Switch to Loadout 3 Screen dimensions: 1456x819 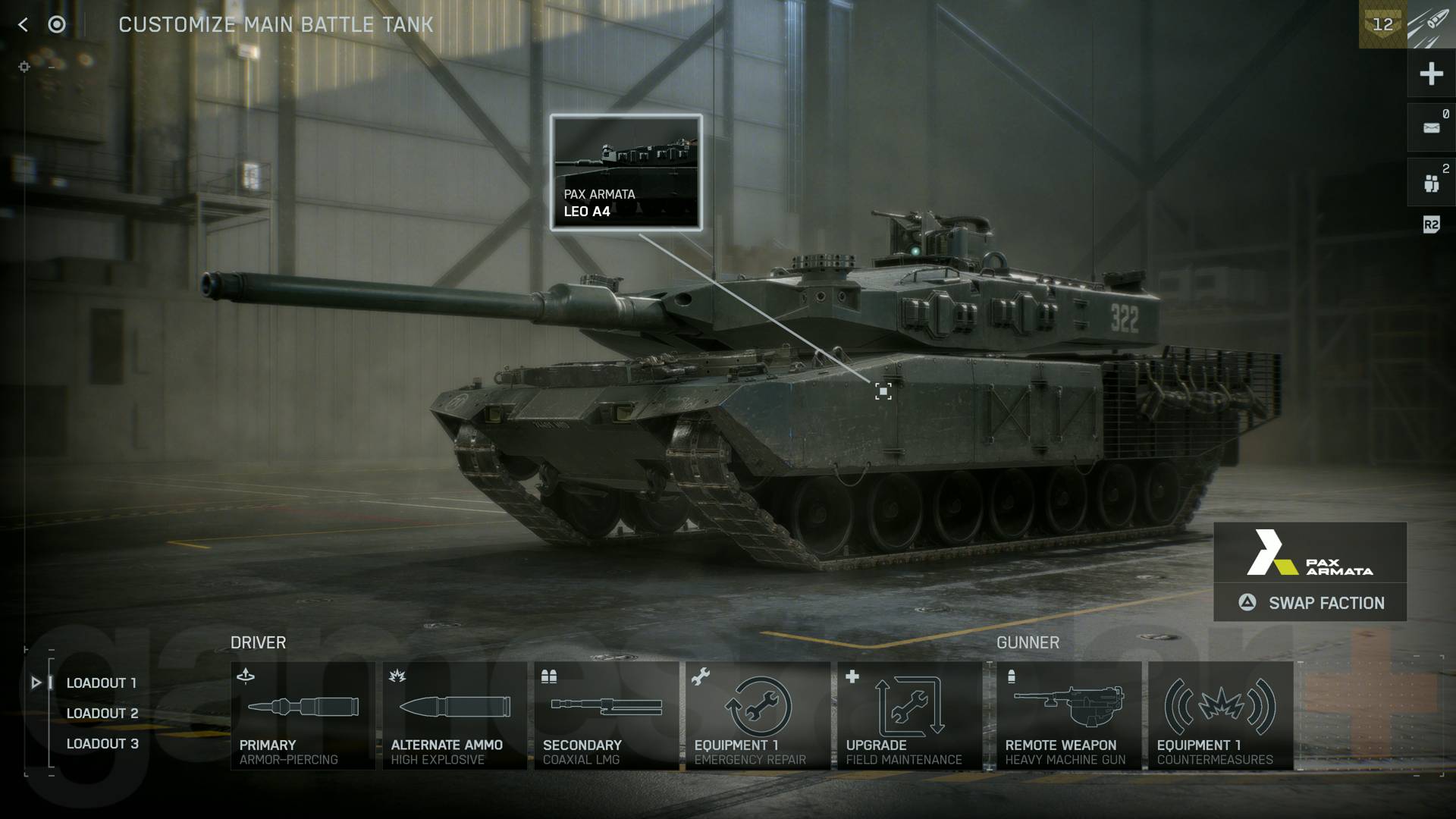point(102,743)
